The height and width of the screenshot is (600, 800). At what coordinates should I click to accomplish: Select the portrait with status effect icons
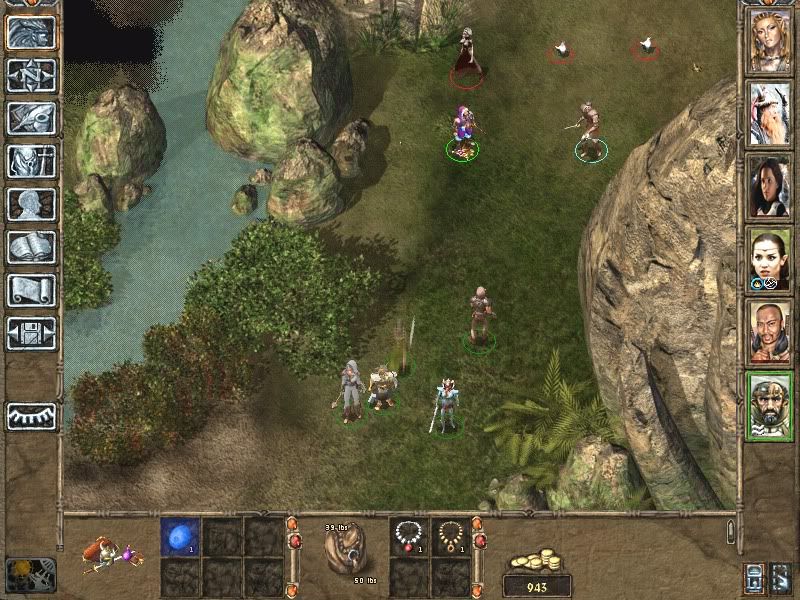coord(768,258)
